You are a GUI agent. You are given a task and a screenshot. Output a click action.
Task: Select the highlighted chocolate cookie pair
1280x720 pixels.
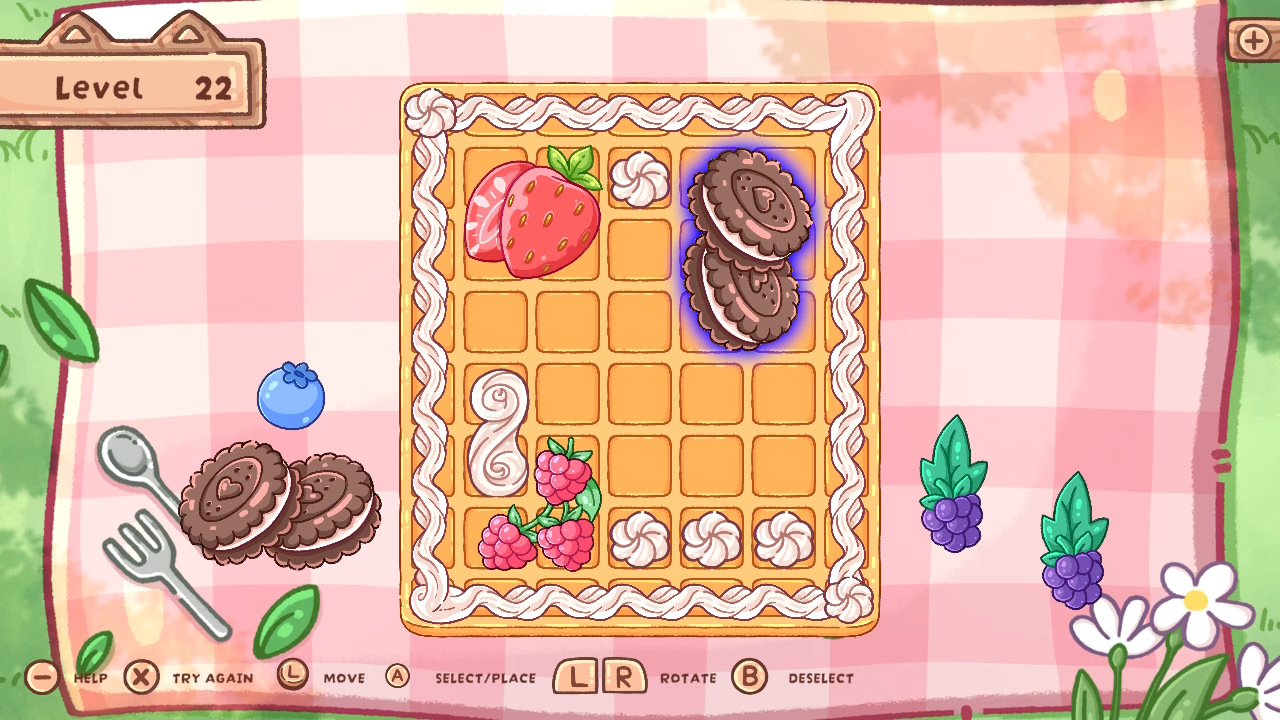750,250
